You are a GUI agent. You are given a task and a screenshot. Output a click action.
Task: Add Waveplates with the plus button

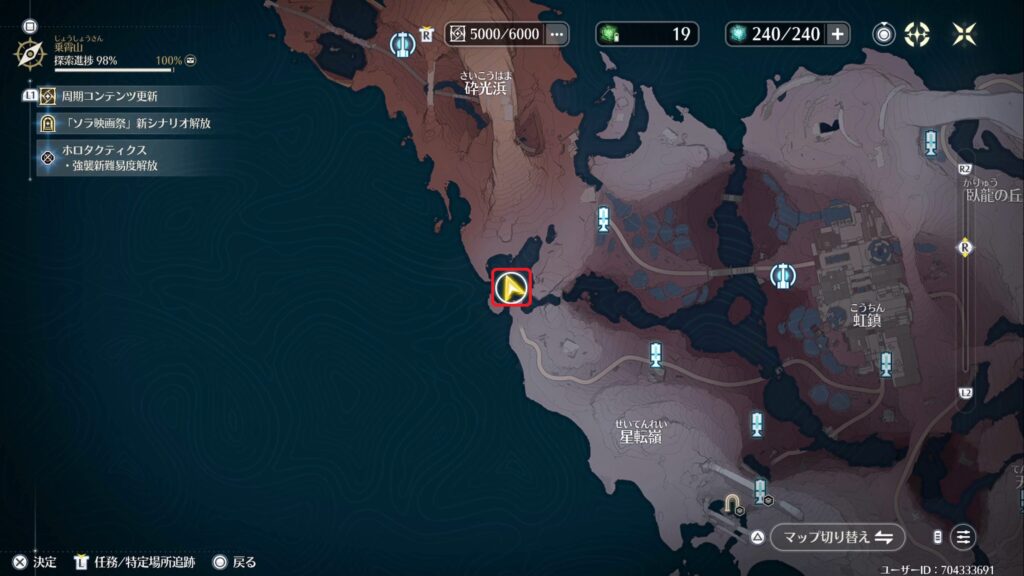point(838,34)
